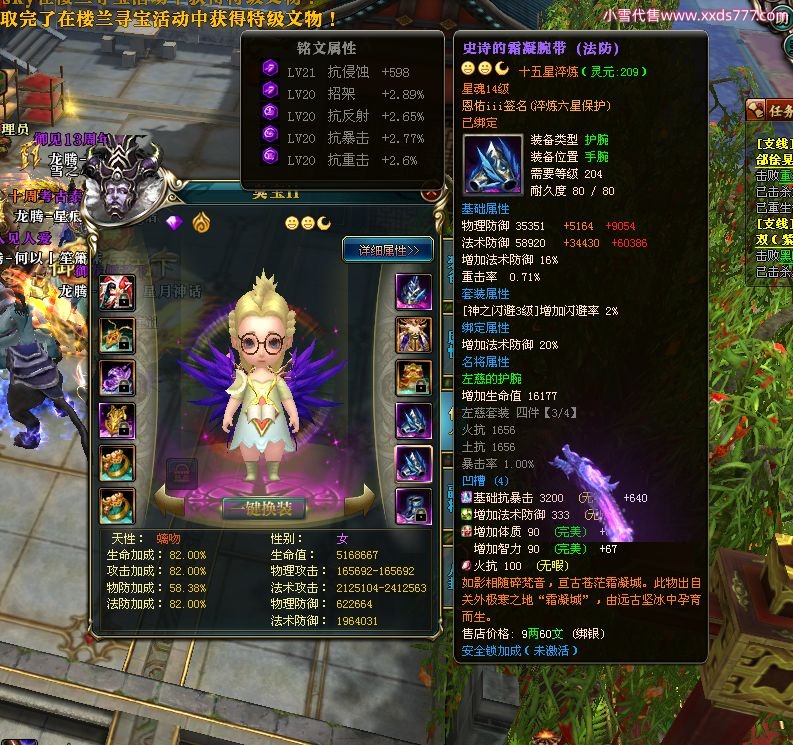Close the character equipment panel
This screenshot has height=745, width=793.
point(431,194)
